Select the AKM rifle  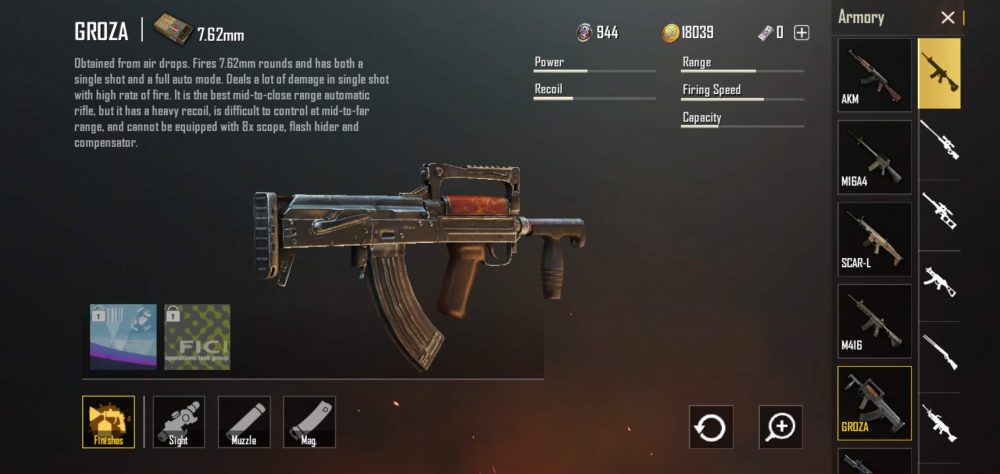pos(874,74)
